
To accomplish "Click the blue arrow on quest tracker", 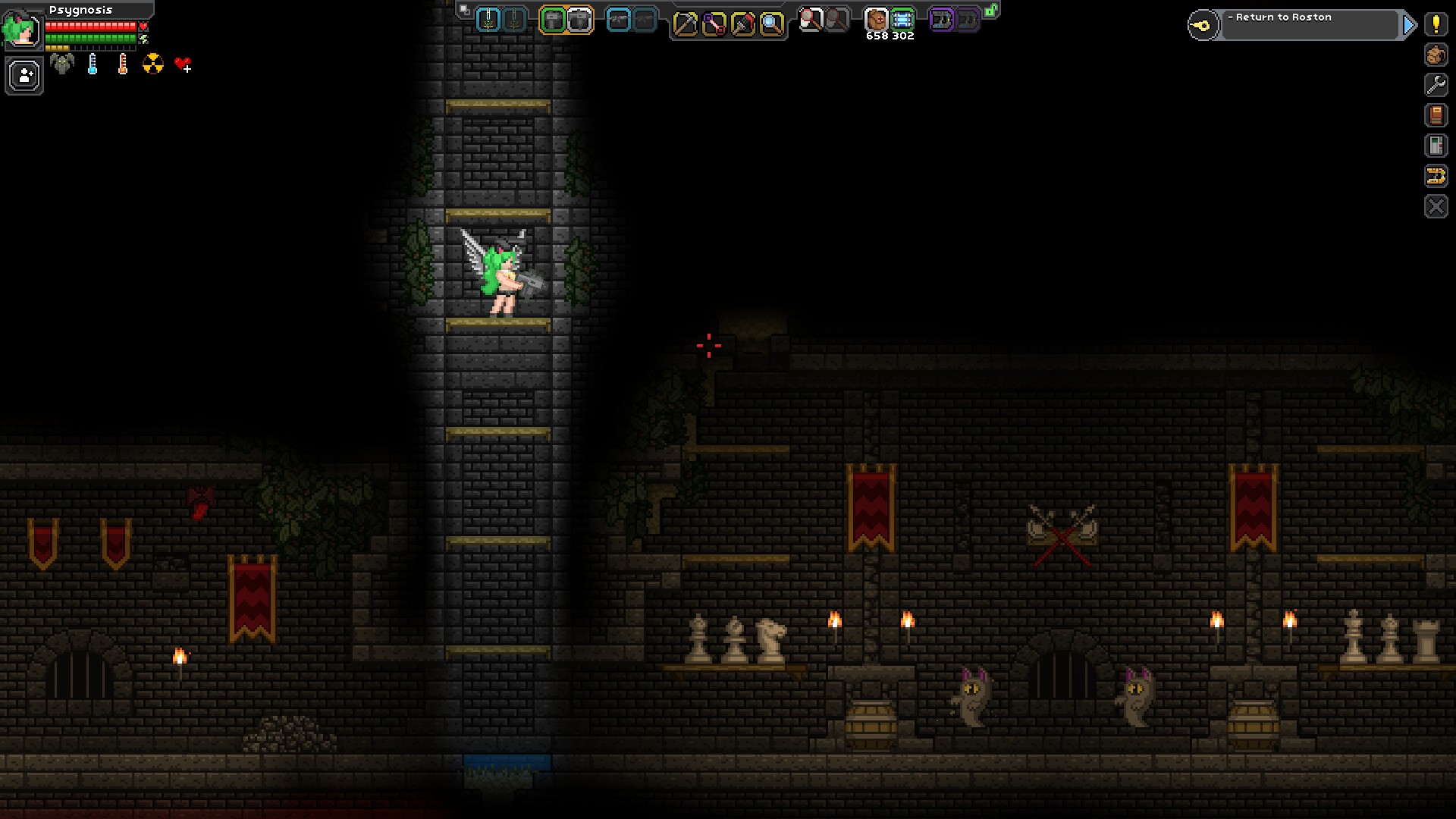I will [x=1409, y=25].
